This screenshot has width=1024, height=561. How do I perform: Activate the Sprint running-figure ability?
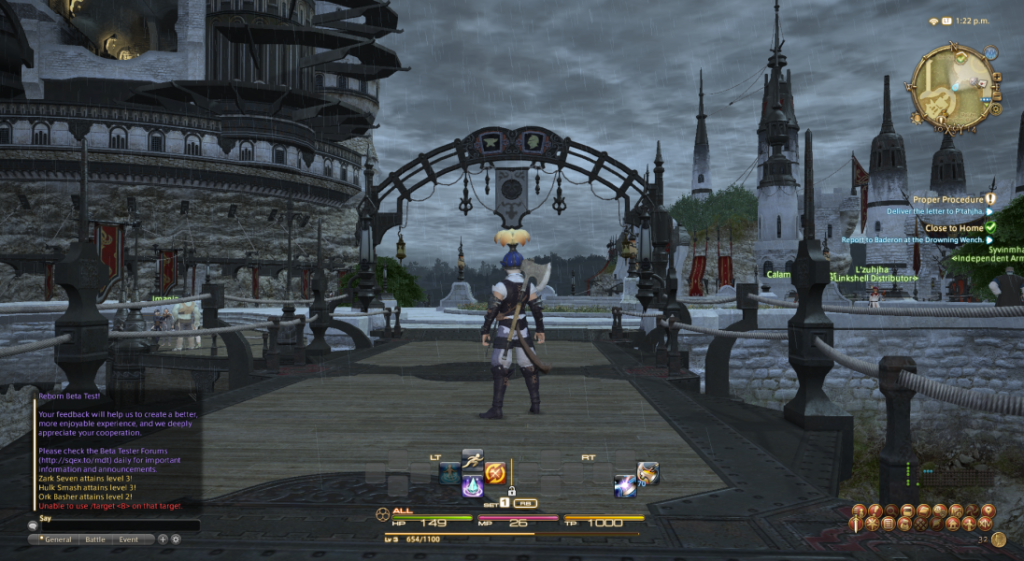[x=473, y=459]
